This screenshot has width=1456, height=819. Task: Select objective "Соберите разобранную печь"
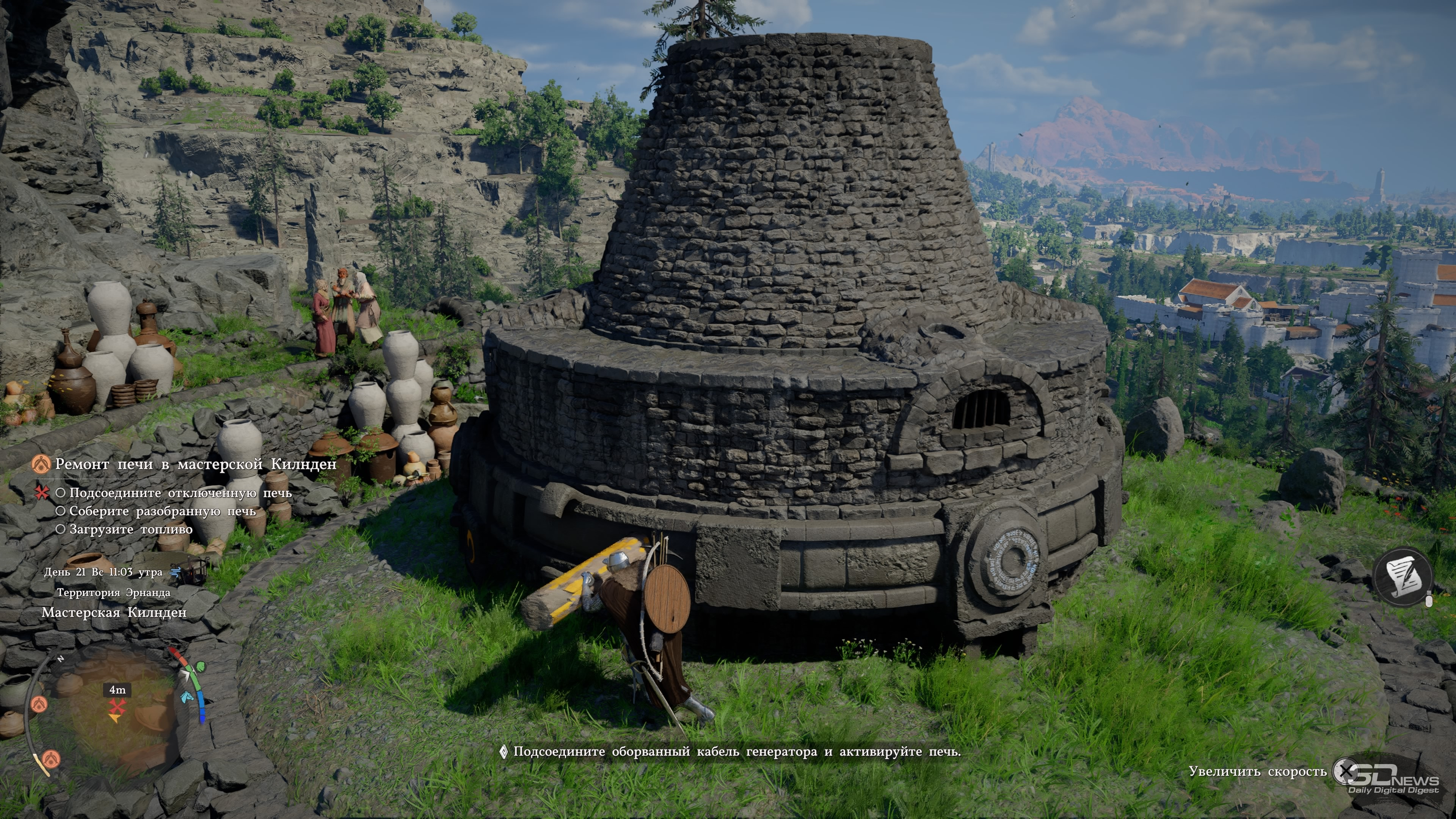[162, 511]
